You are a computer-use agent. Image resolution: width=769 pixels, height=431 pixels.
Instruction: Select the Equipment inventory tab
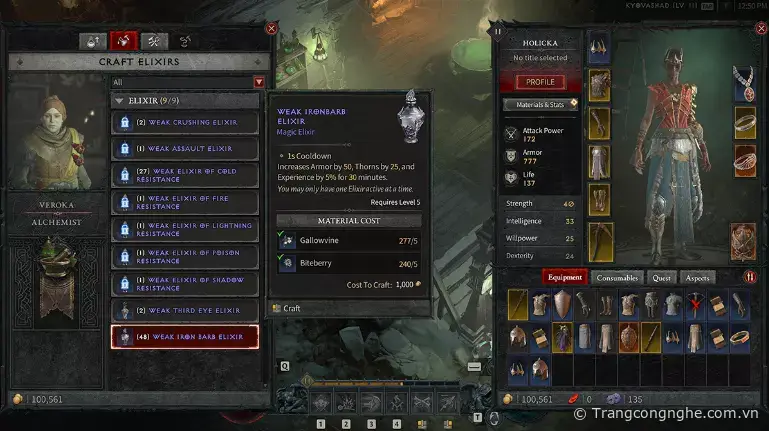pyautogui.click(x=565, y=278)
